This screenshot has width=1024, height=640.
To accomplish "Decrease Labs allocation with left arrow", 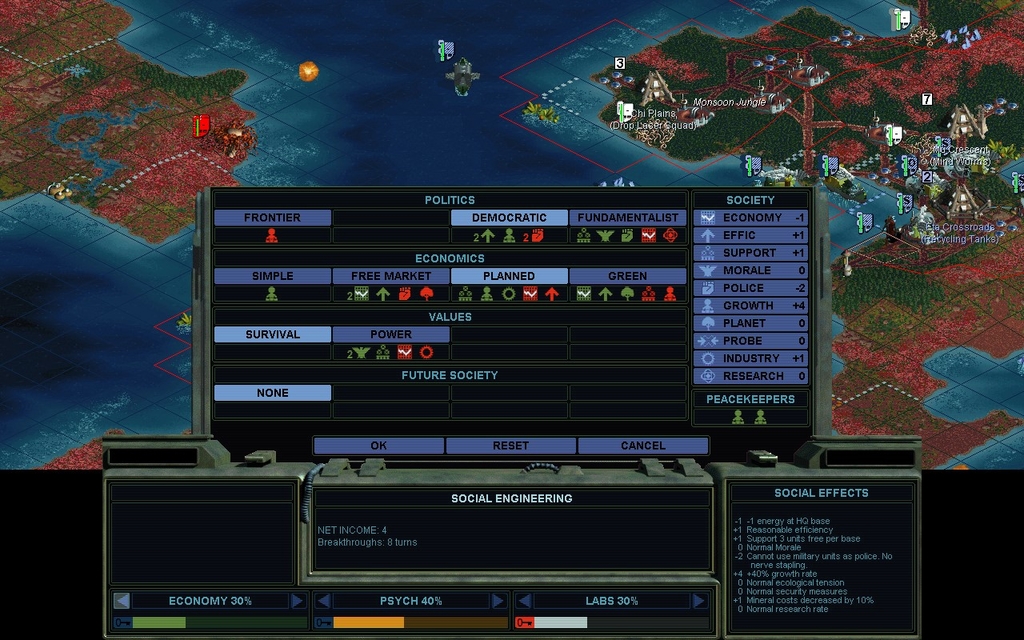I will 524,601.
